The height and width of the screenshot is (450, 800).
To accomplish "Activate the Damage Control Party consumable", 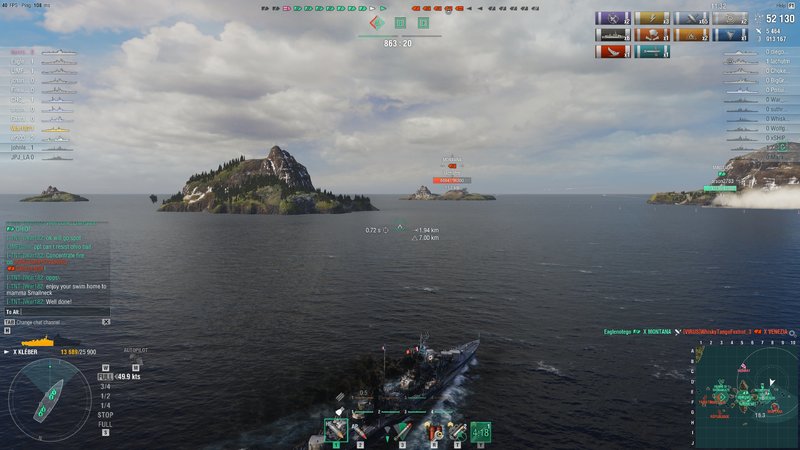I will point(432,431).
